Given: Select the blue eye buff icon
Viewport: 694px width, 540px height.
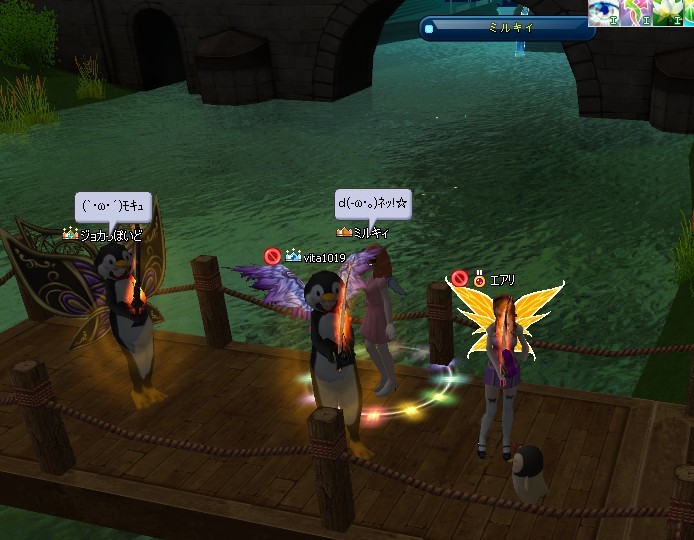Looking at the screenshot, I should (x=604, y=12).
